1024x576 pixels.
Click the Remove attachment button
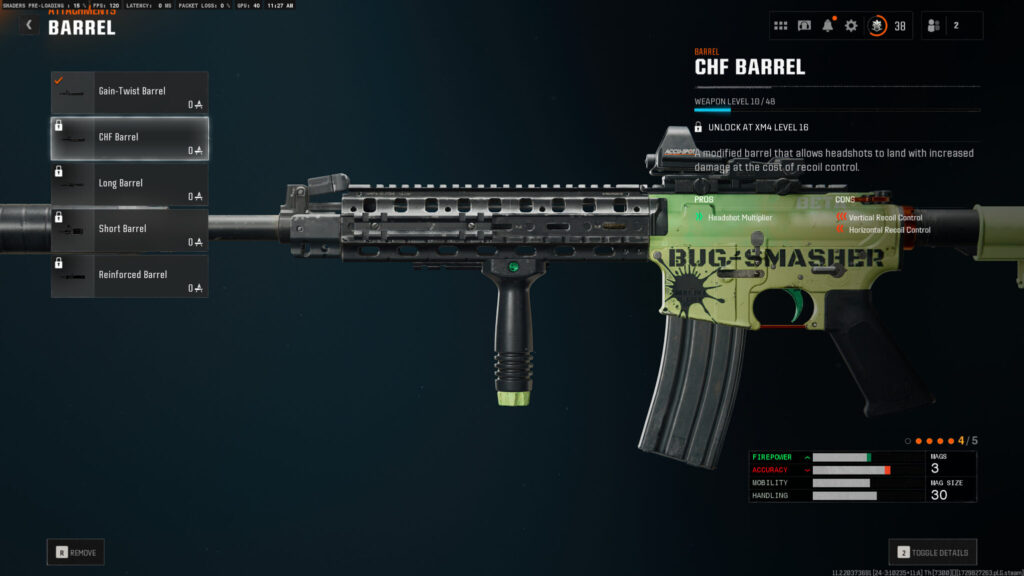75,552
